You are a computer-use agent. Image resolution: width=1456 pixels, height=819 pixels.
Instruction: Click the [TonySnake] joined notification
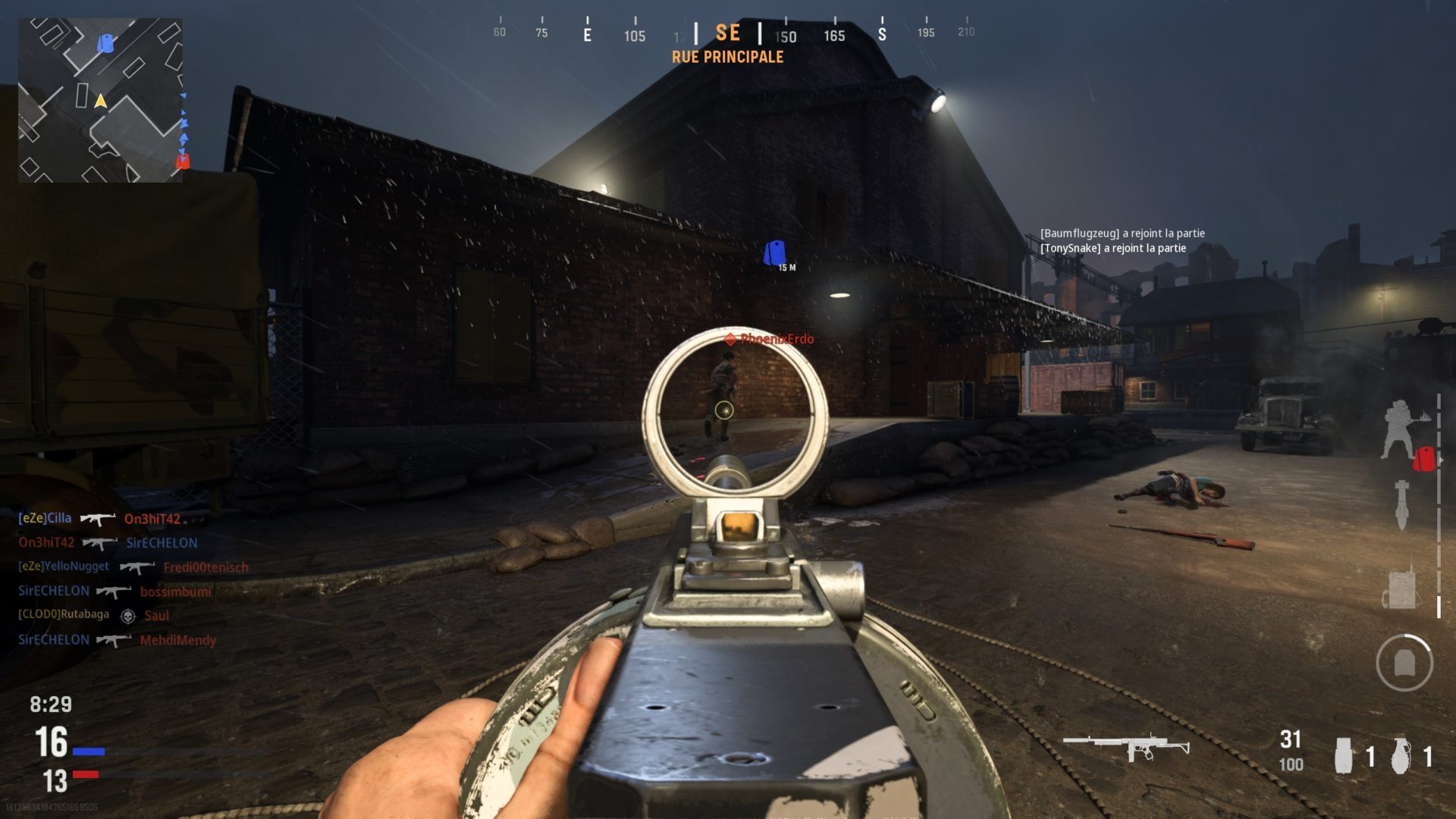click(x=1112, y=248)
